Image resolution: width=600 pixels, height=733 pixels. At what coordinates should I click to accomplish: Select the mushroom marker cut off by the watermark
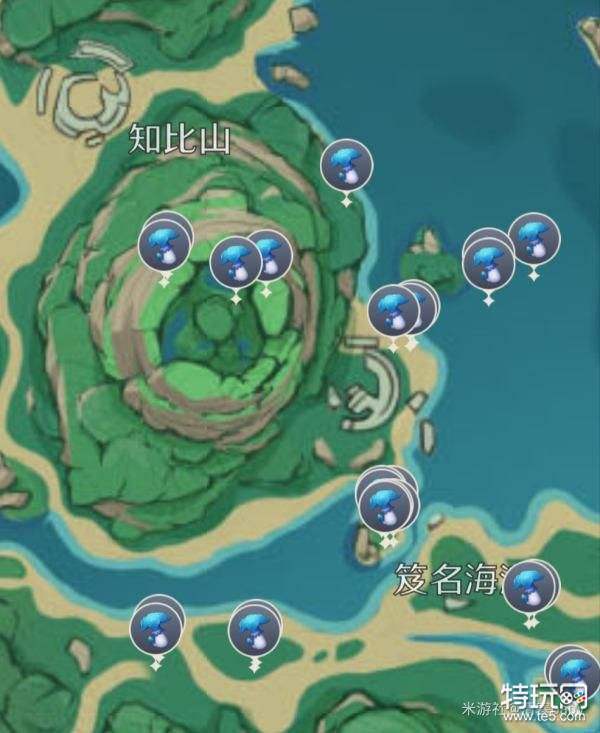(x=573, y=671)
